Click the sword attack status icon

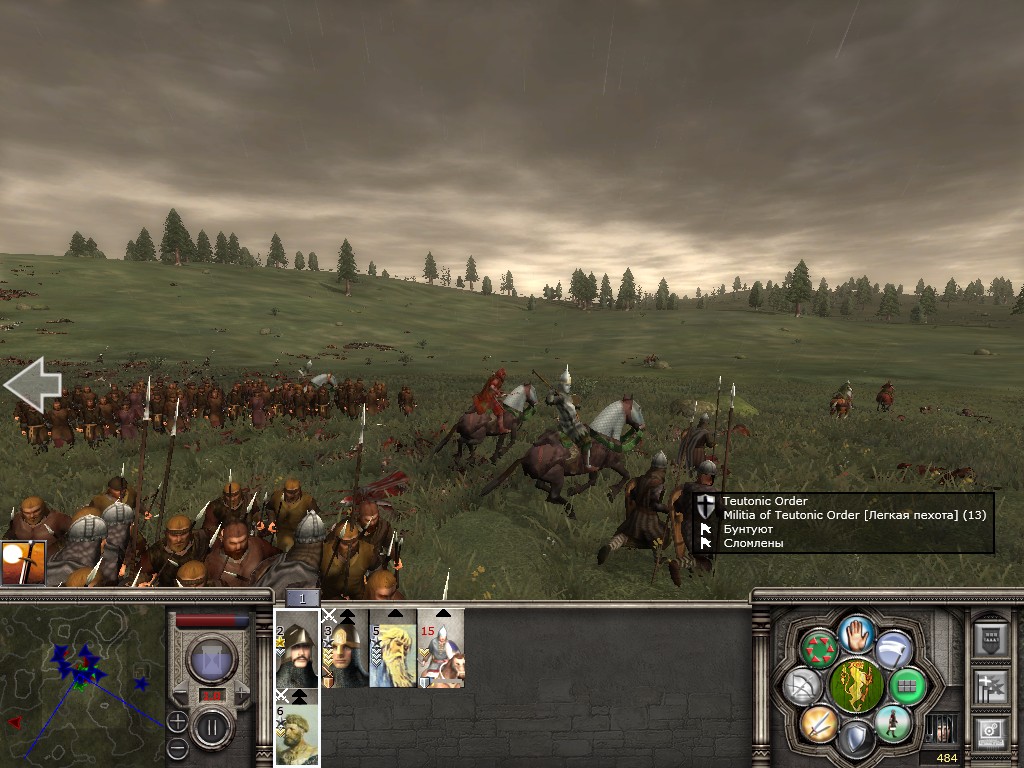click(22, 563)
